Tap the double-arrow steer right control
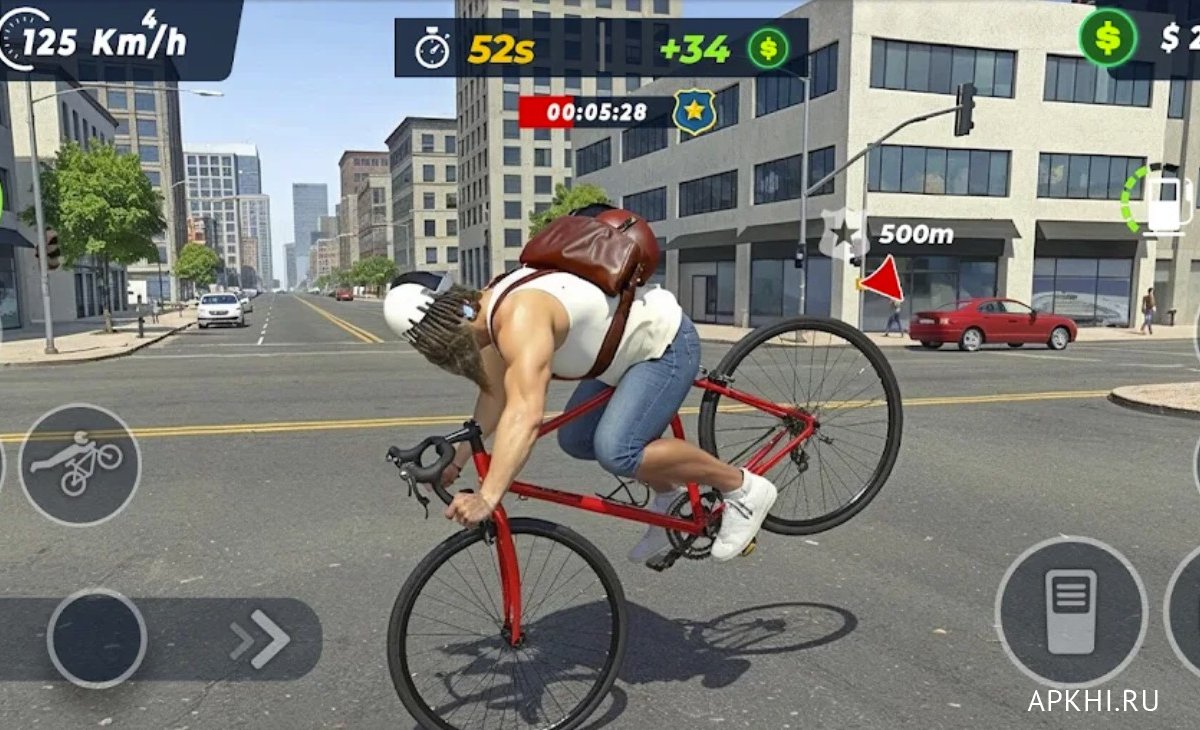The image size is (1200, 730). point(260,639)
